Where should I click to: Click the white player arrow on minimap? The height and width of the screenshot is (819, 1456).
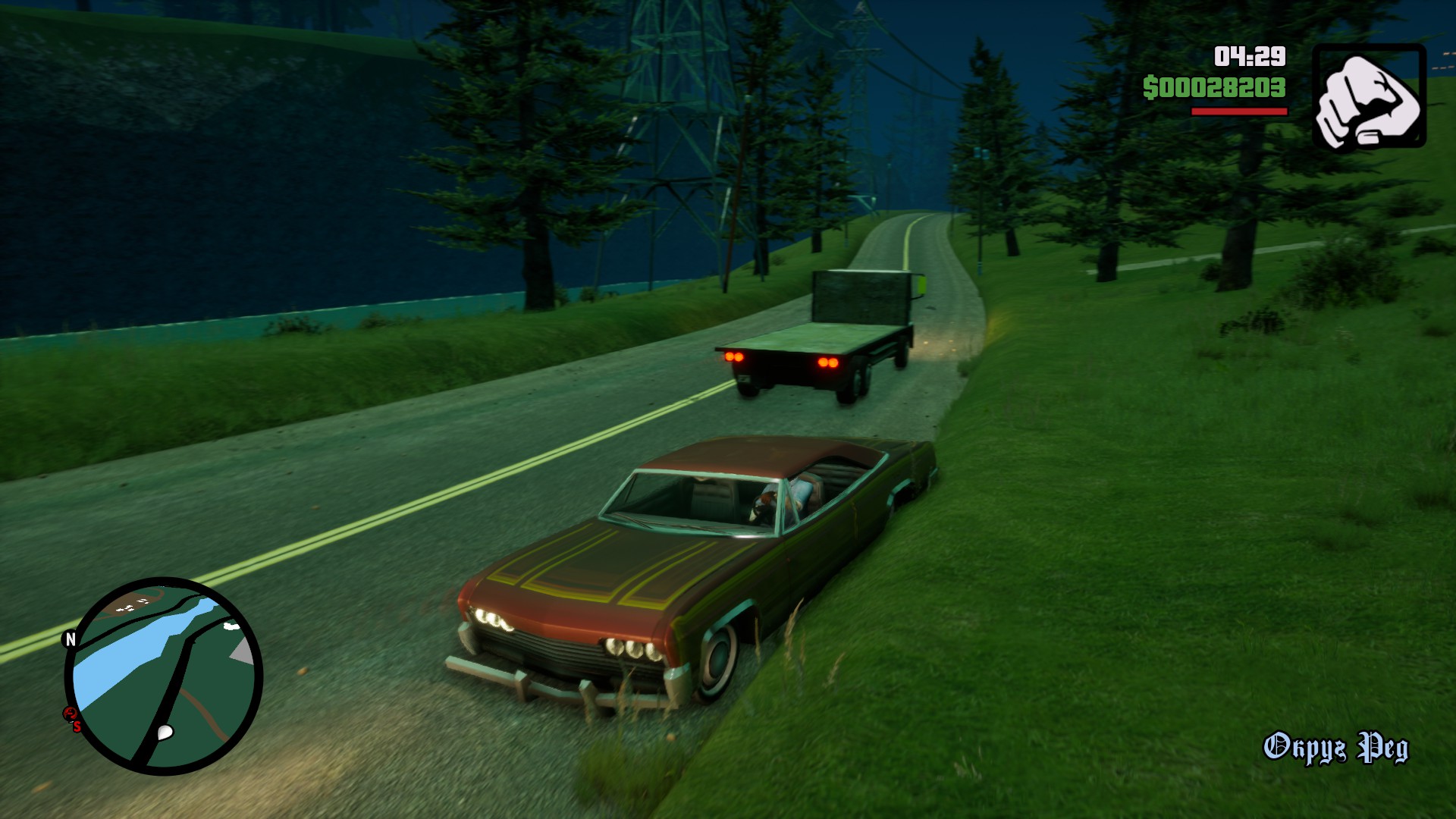tap(165, 733)
